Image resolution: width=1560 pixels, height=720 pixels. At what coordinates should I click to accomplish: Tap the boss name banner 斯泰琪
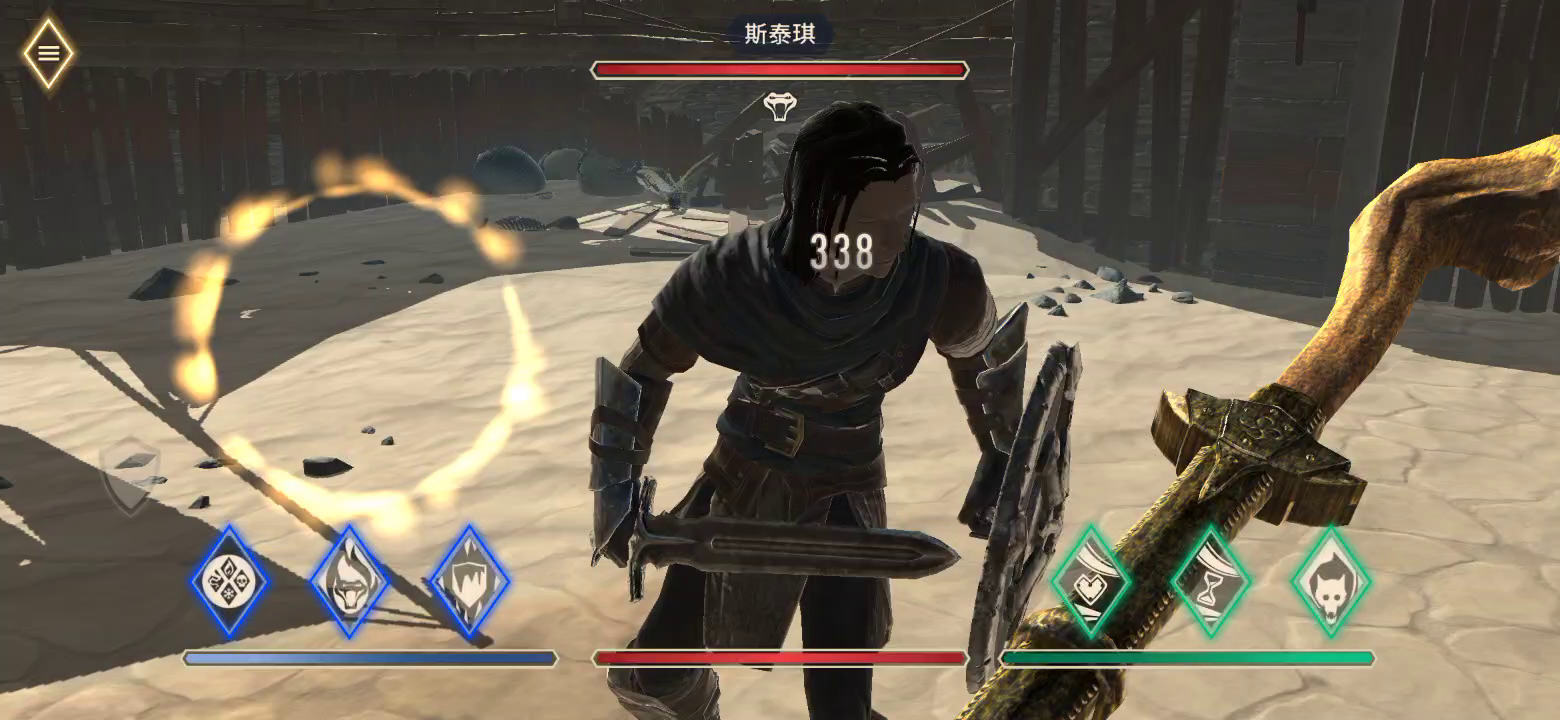point(780,33)
